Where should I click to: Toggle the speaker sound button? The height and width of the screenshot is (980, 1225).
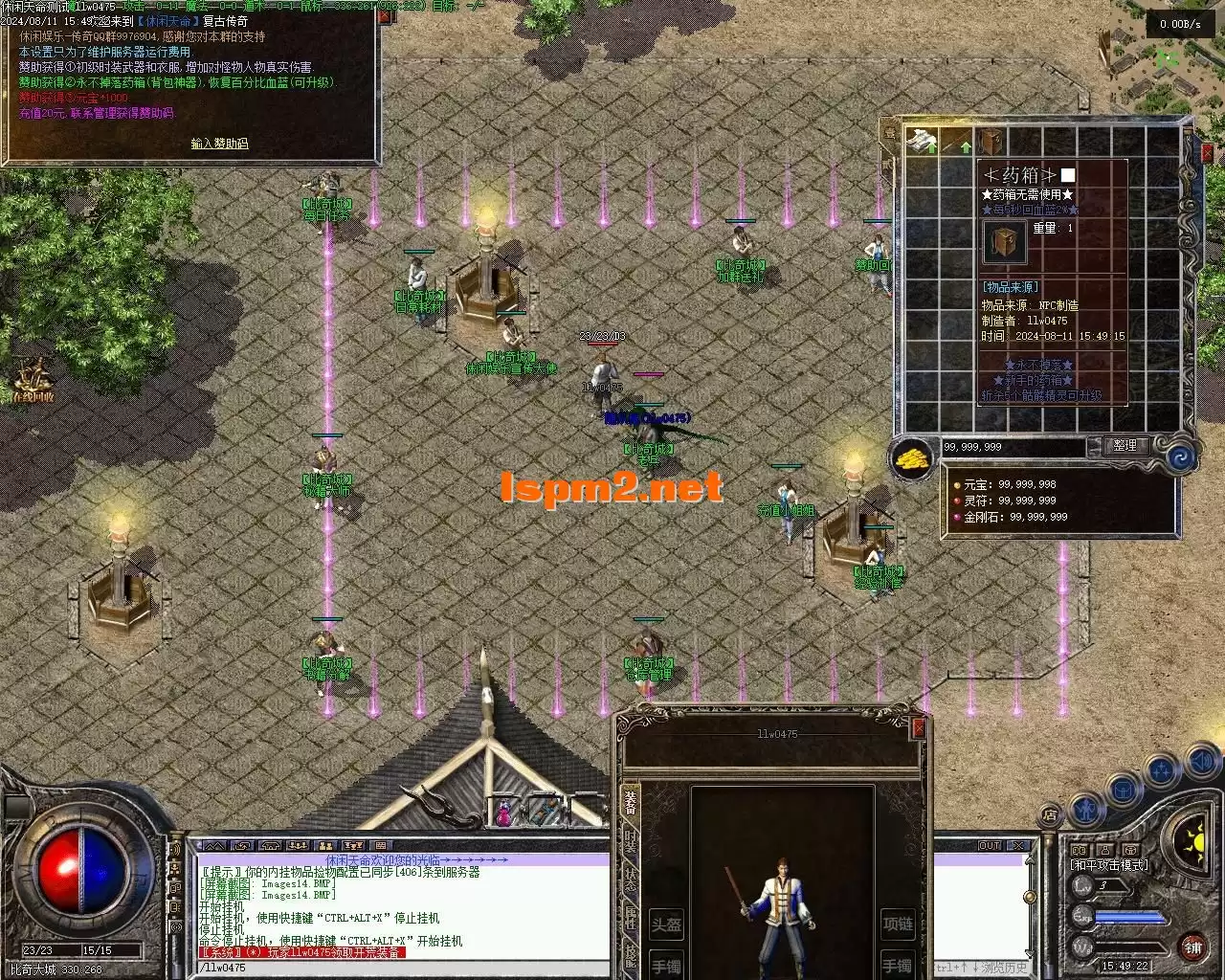coord(1202,763)
